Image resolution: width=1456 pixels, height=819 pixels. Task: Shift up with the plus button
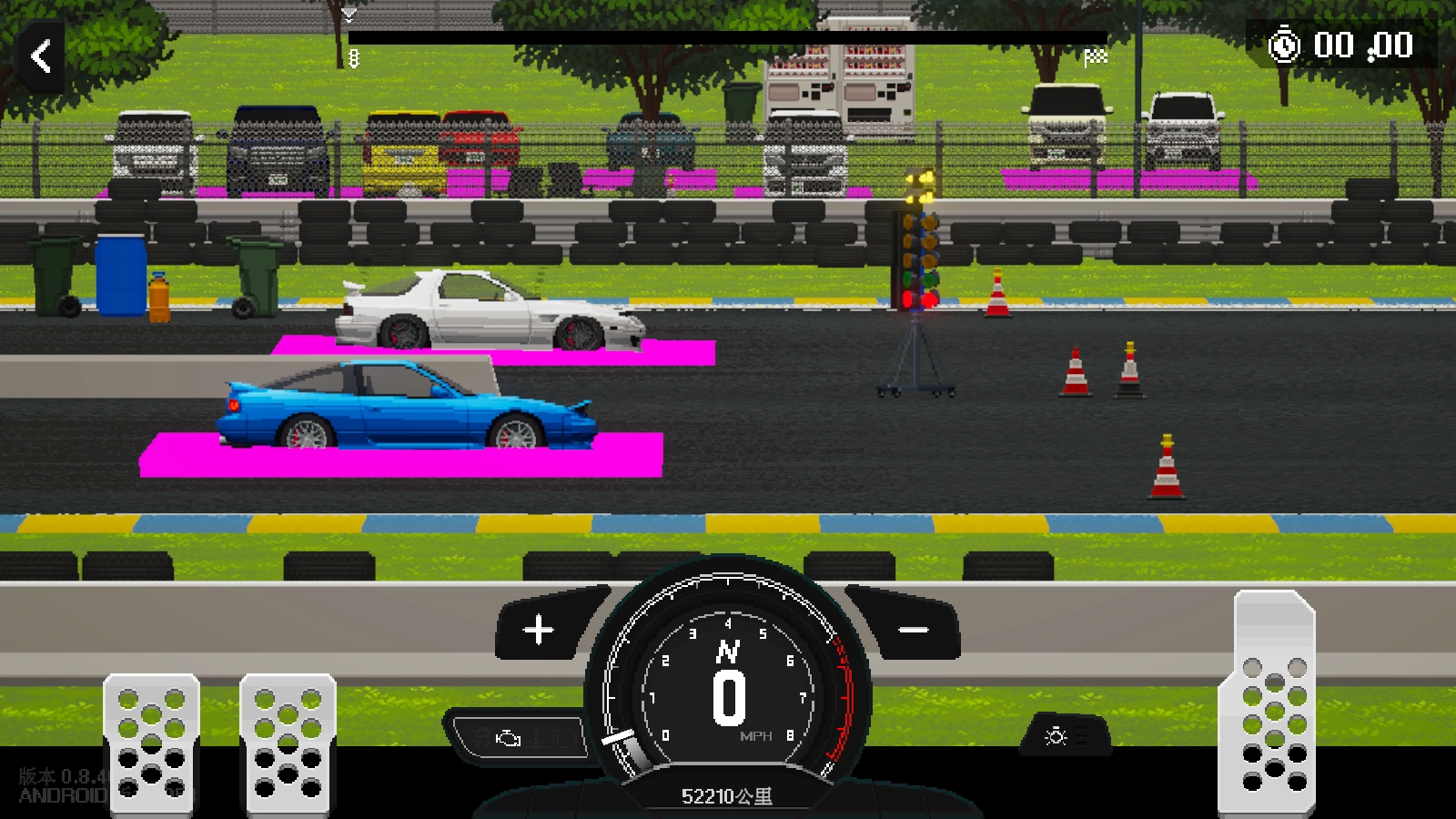coord(539,629)
